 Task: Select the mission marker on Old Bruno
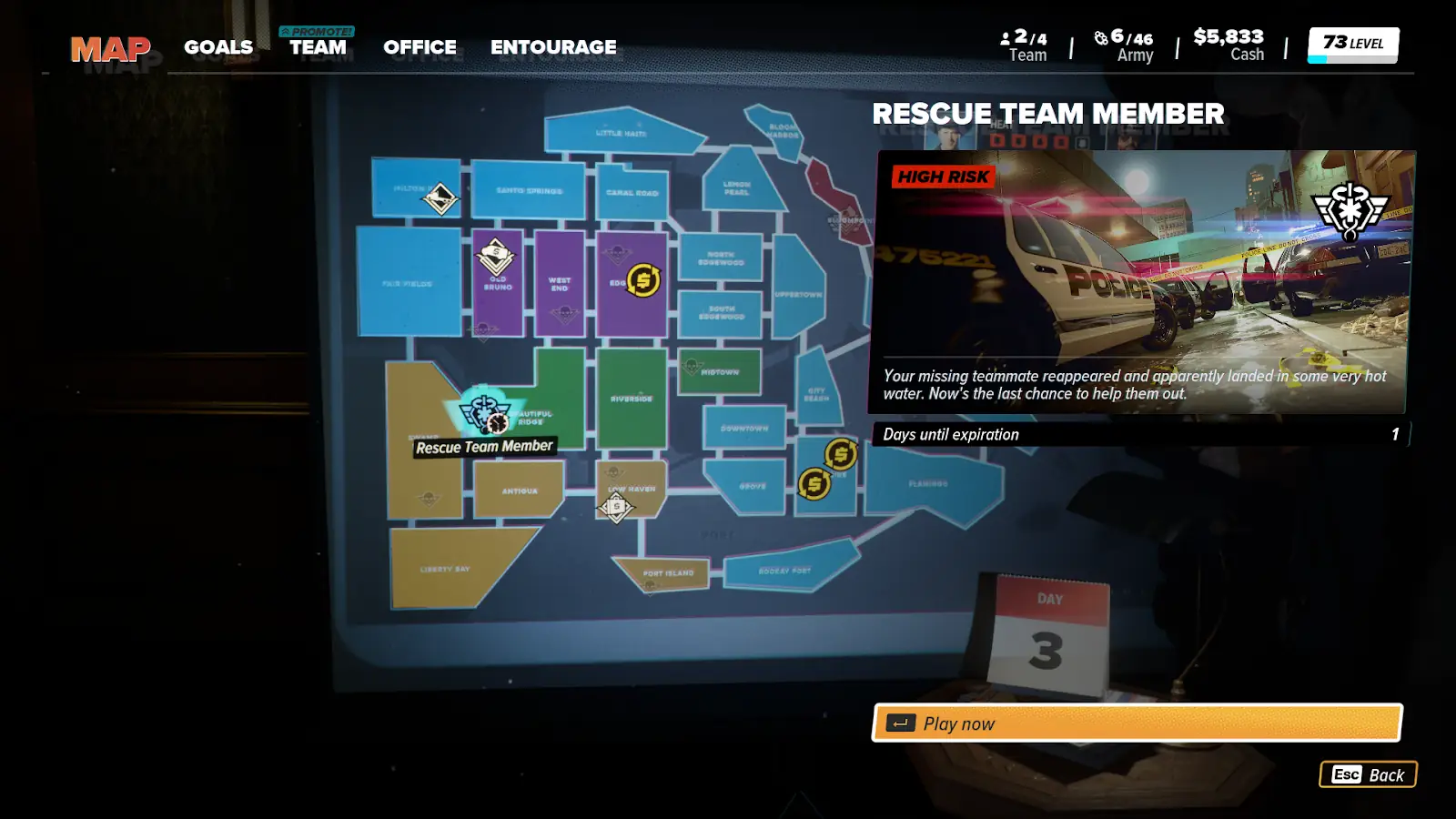[x=496, y=255]
